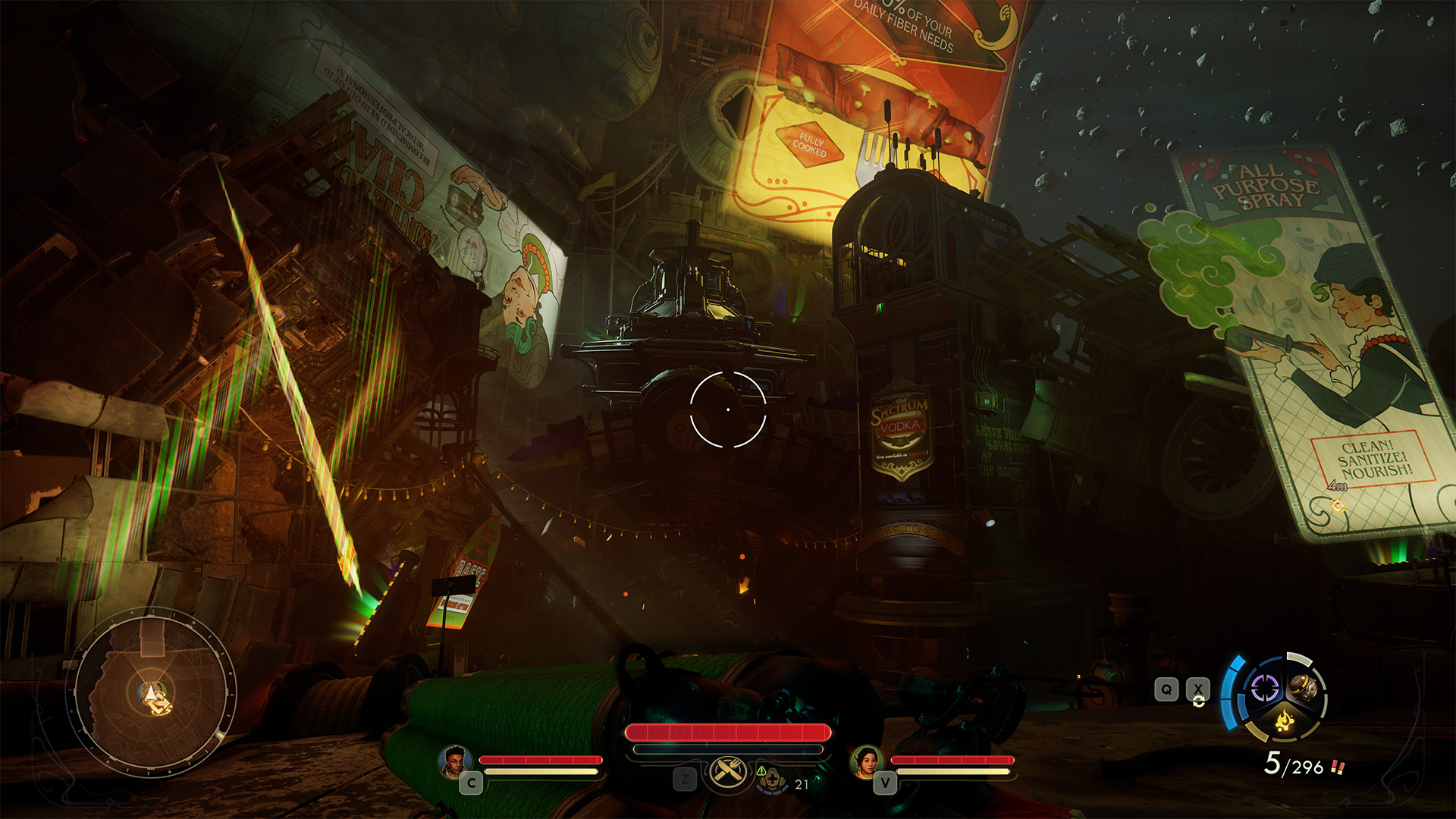
Task: Choose the purple crosshair gadget slot
Action: pos(1264,689)
